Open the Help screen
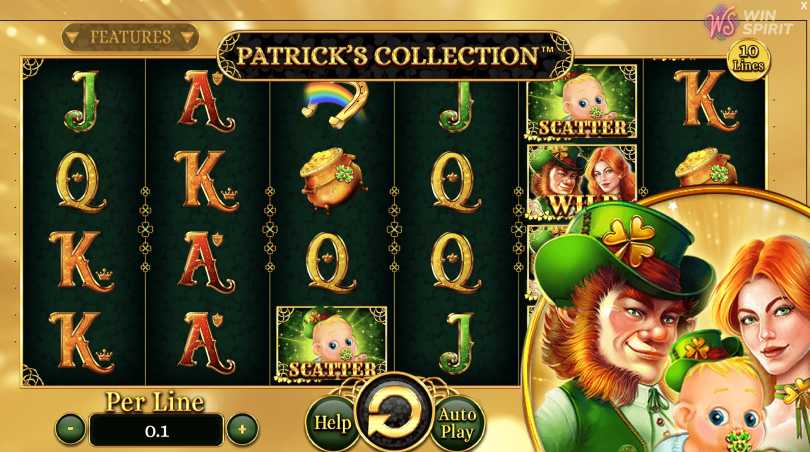The height and width of the screenshot is (452, 810). [x=332, y=423]
